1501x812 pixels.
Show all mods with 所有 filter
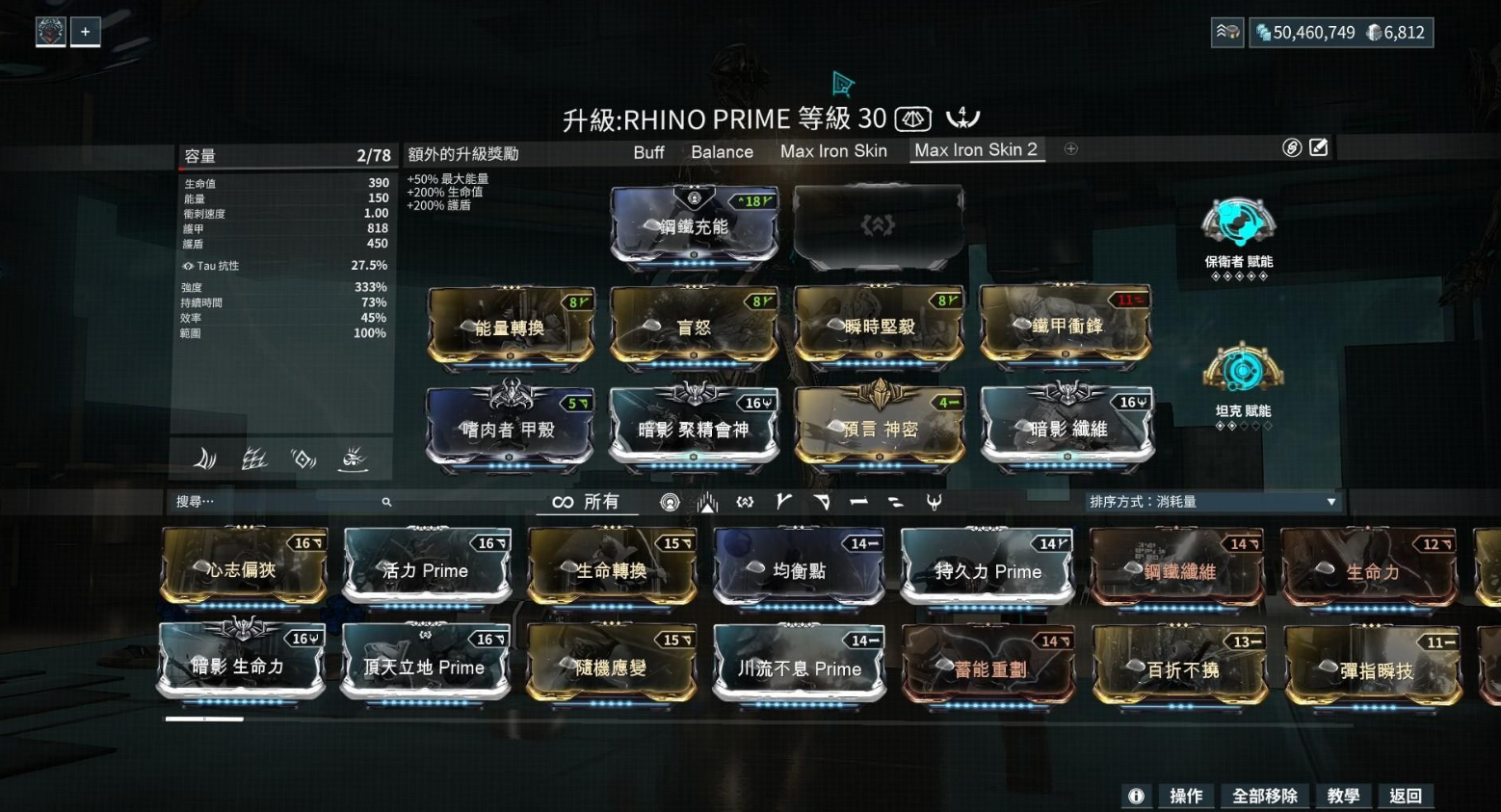(x=586, y=502)
